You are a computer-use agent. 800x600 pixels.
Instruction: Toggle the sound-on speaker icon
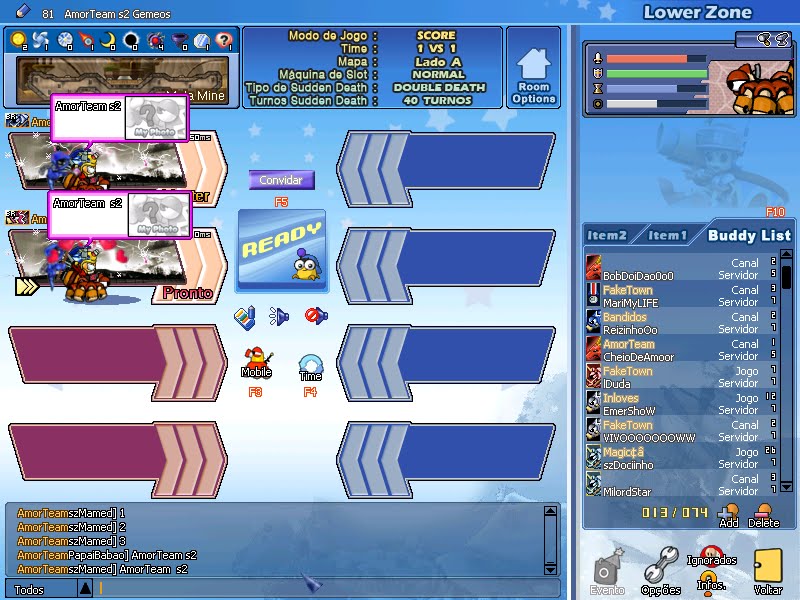click(278, 317)
